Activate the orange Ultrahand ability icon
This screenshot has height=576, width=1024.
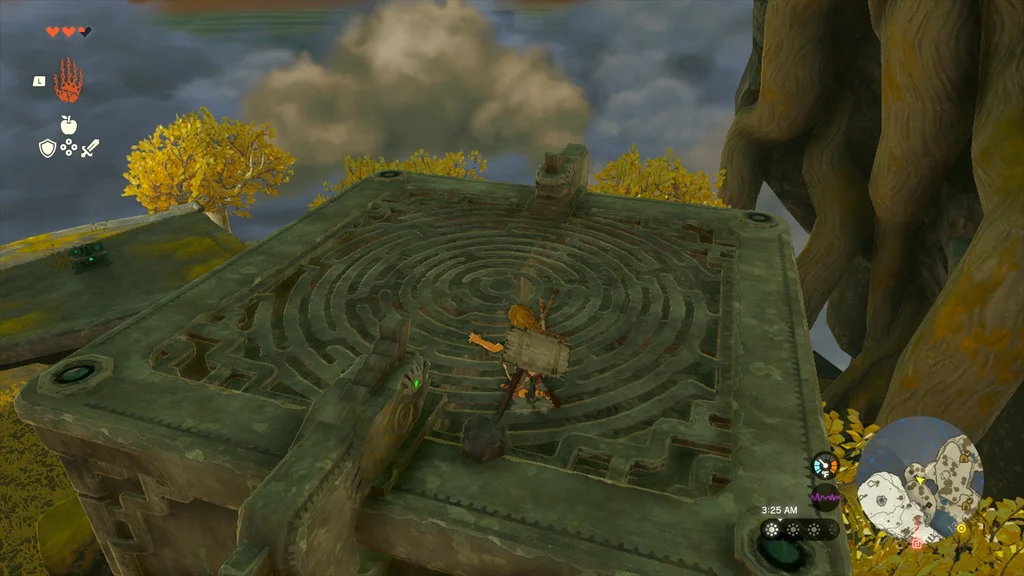(x=68, y=81)
